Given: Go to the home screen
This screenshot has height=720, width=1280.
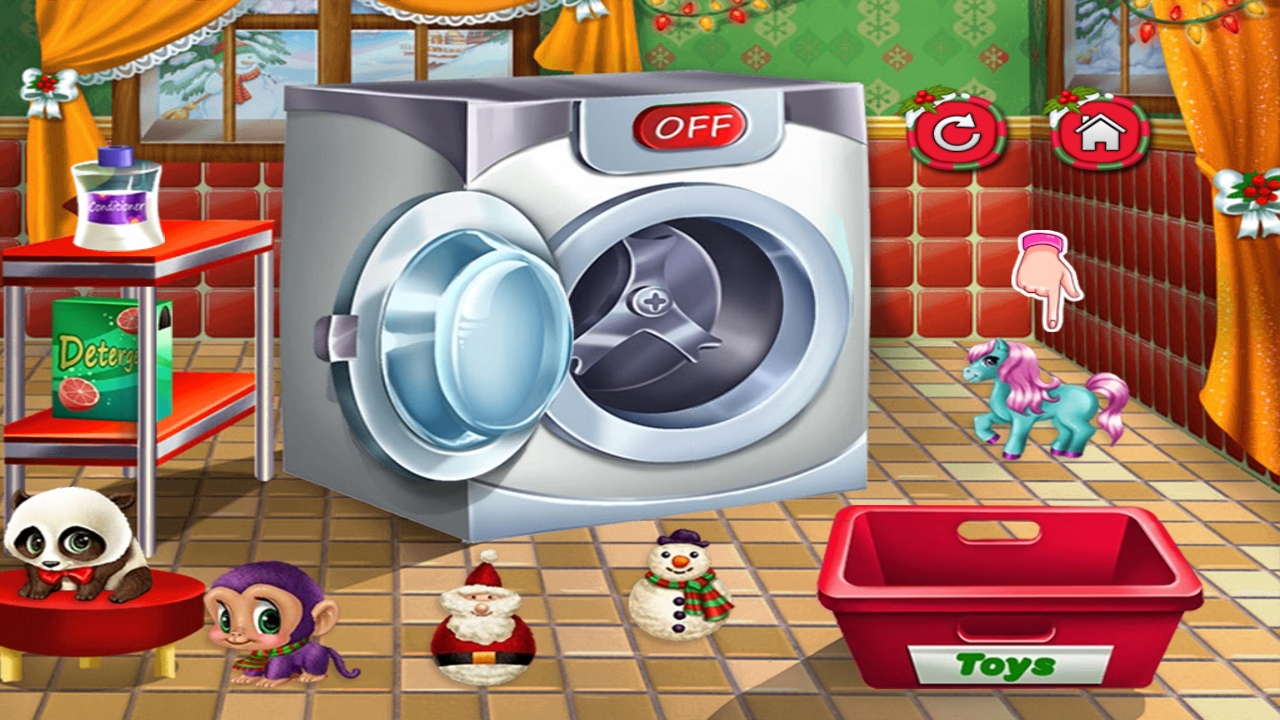Looking at the screenshot, I should click(x=1100, y=132).
